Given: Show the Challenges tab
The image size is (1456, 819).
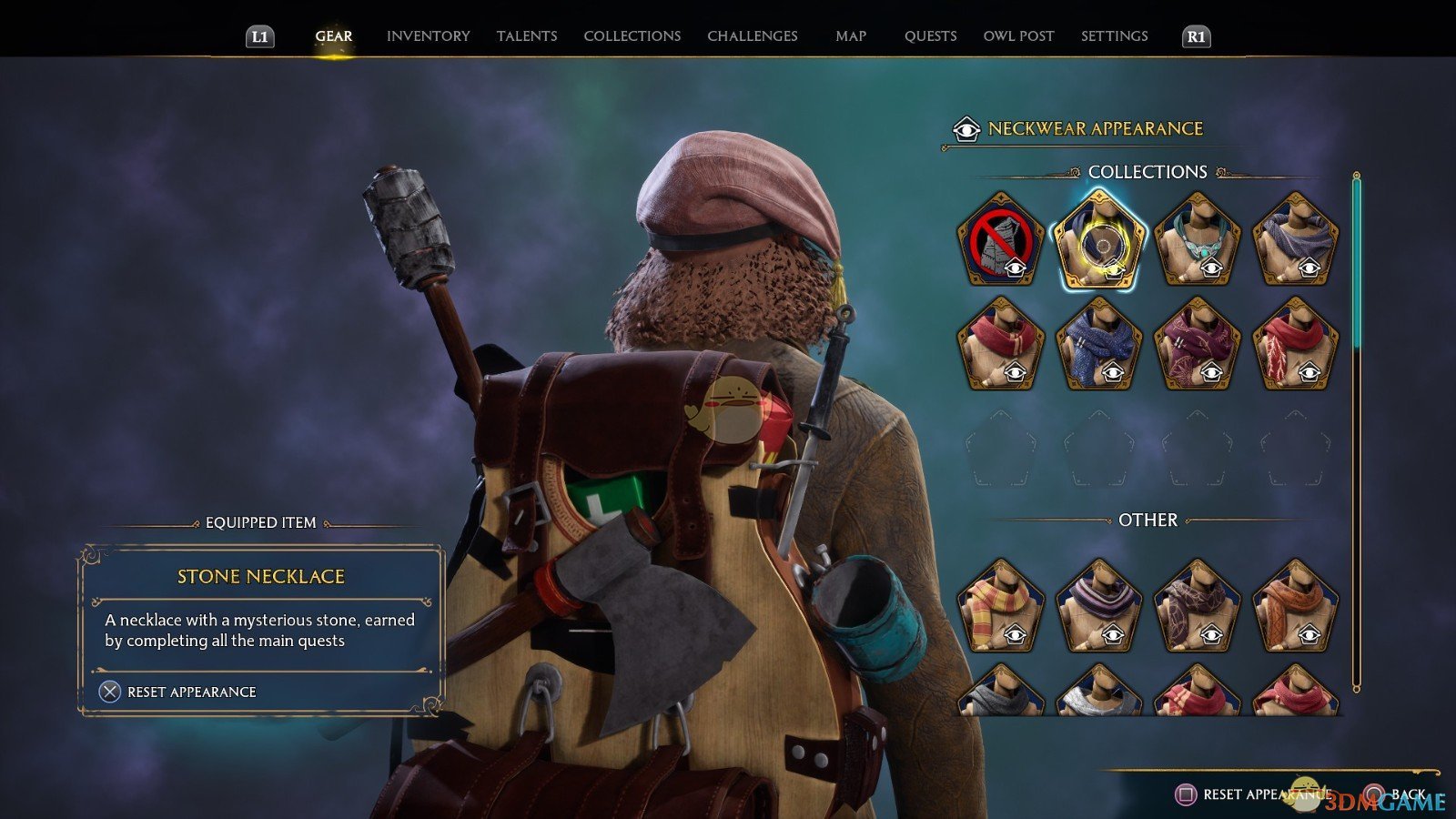Looking at the screenshot, I should point(752,36).
